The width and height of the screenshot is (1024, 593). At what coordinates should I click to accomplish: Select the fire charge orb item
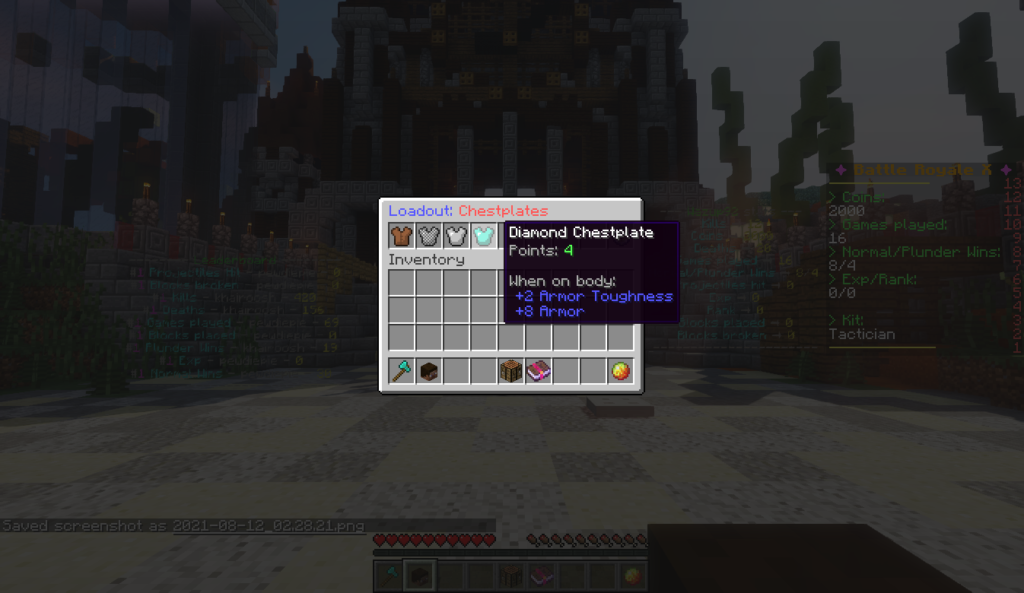[621, 371]
